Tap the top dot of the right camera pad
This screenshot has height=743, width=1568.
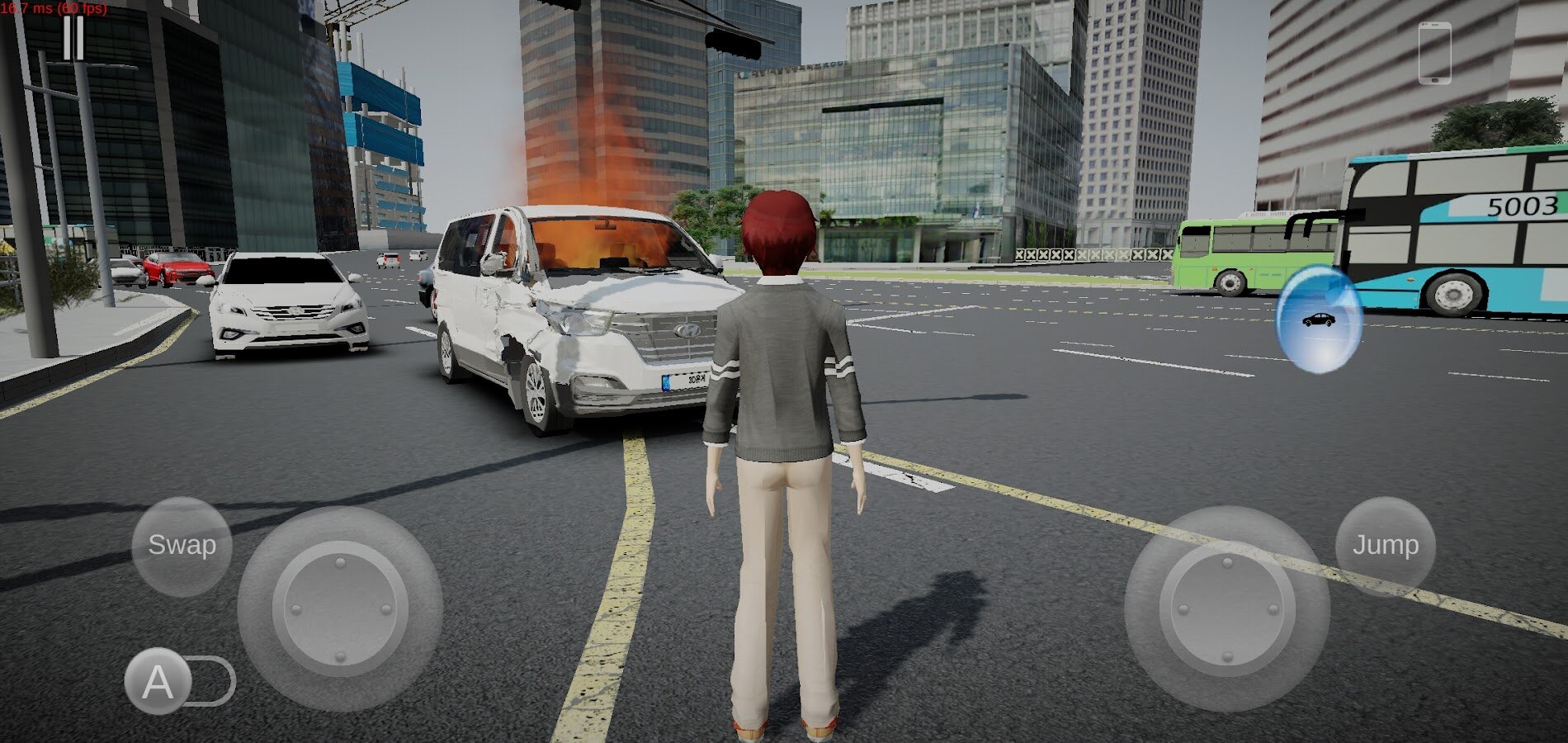click(1227, 563)
